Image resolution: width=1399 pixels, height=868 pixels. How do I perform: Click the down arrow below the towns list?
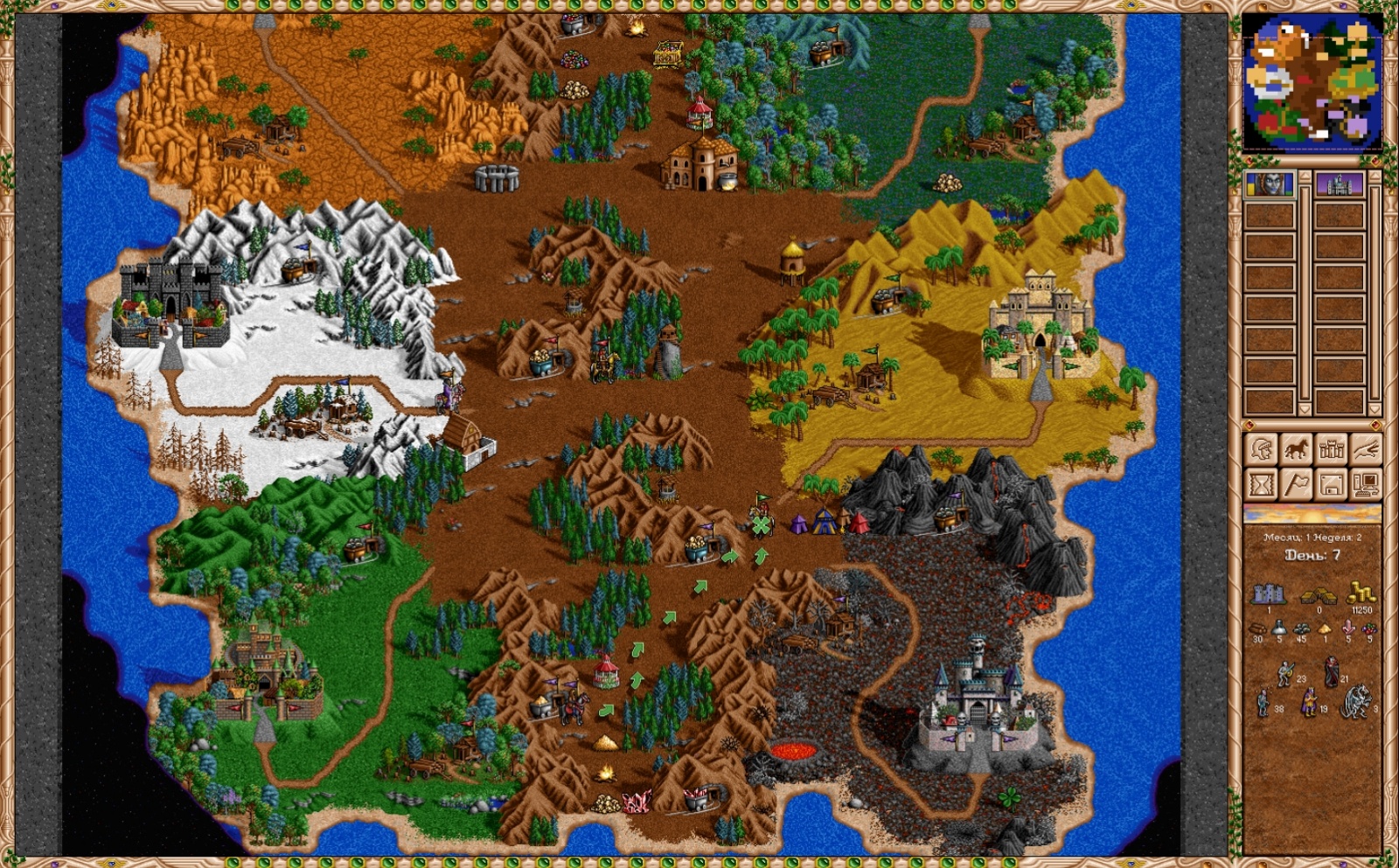[1373, 409]
